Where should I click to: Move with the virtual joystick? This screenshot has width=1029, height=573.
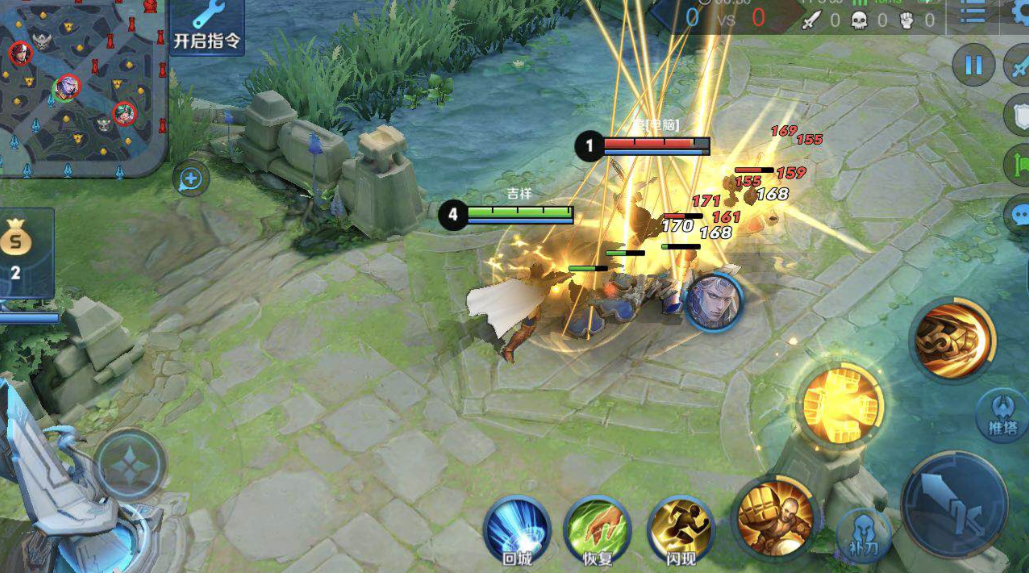pyautogui.click(x=130, y=465)
